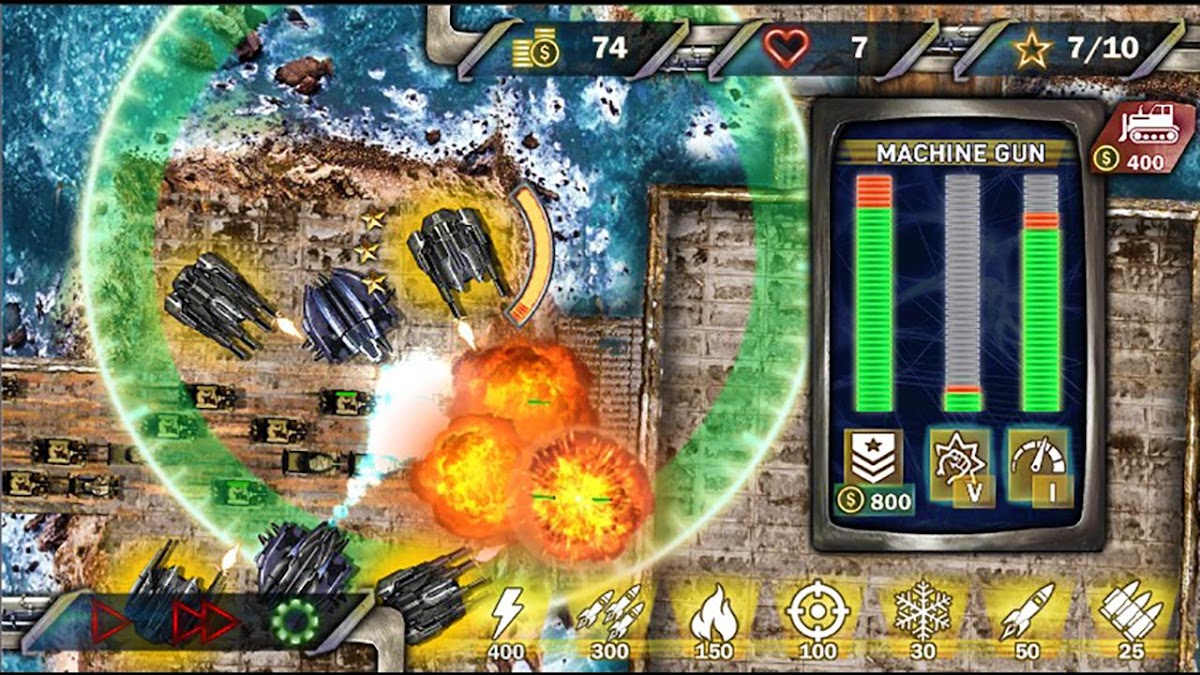Click the red bulldozer sell button
The height and width of the screenshot is (675, 1200).
click(1145, 137)
